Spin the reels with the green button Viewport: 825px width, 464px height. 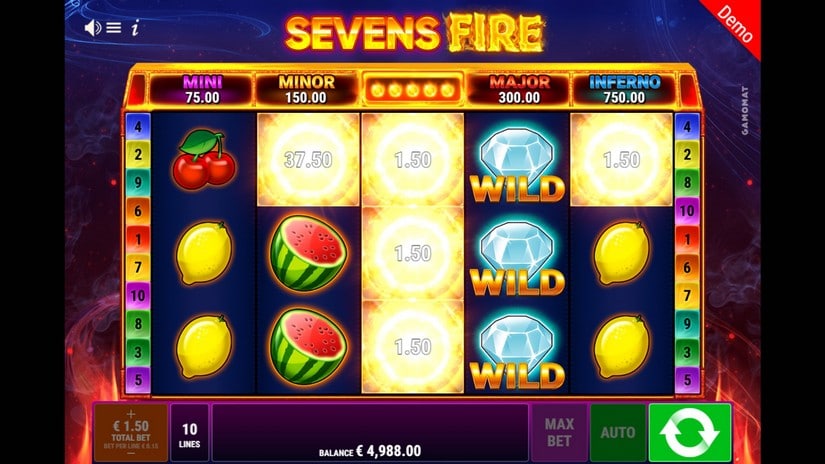tap(689, 432)
